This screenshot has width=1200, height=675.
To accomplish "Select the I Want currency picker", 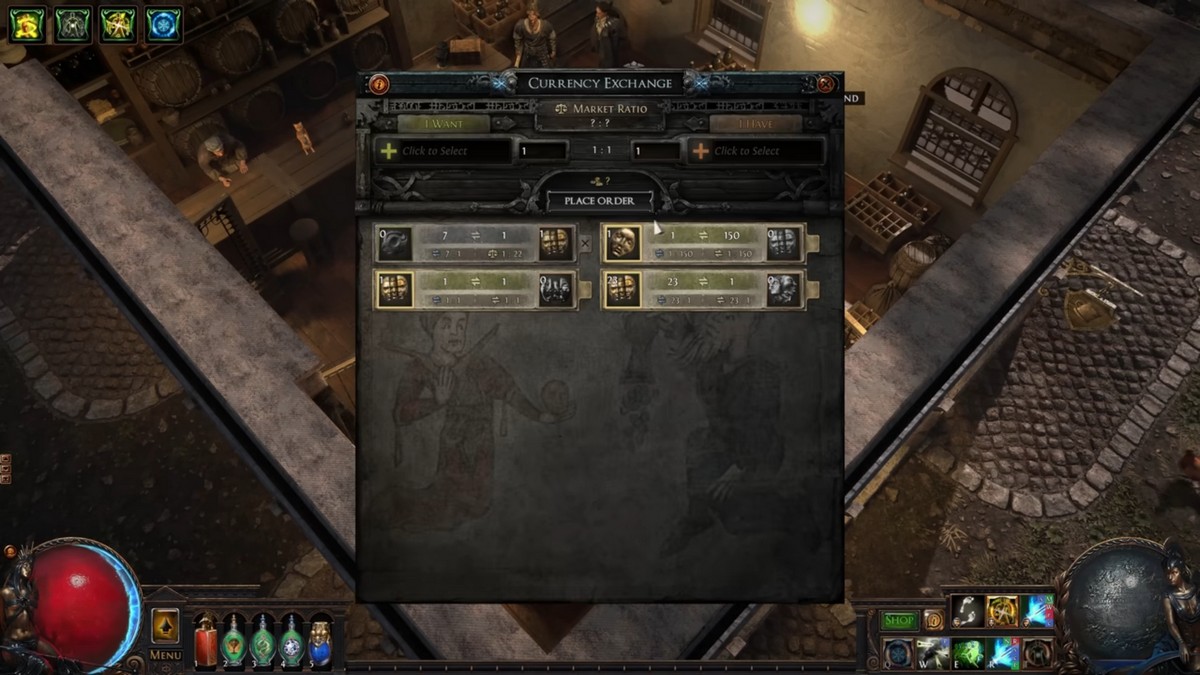I will 445,151.
